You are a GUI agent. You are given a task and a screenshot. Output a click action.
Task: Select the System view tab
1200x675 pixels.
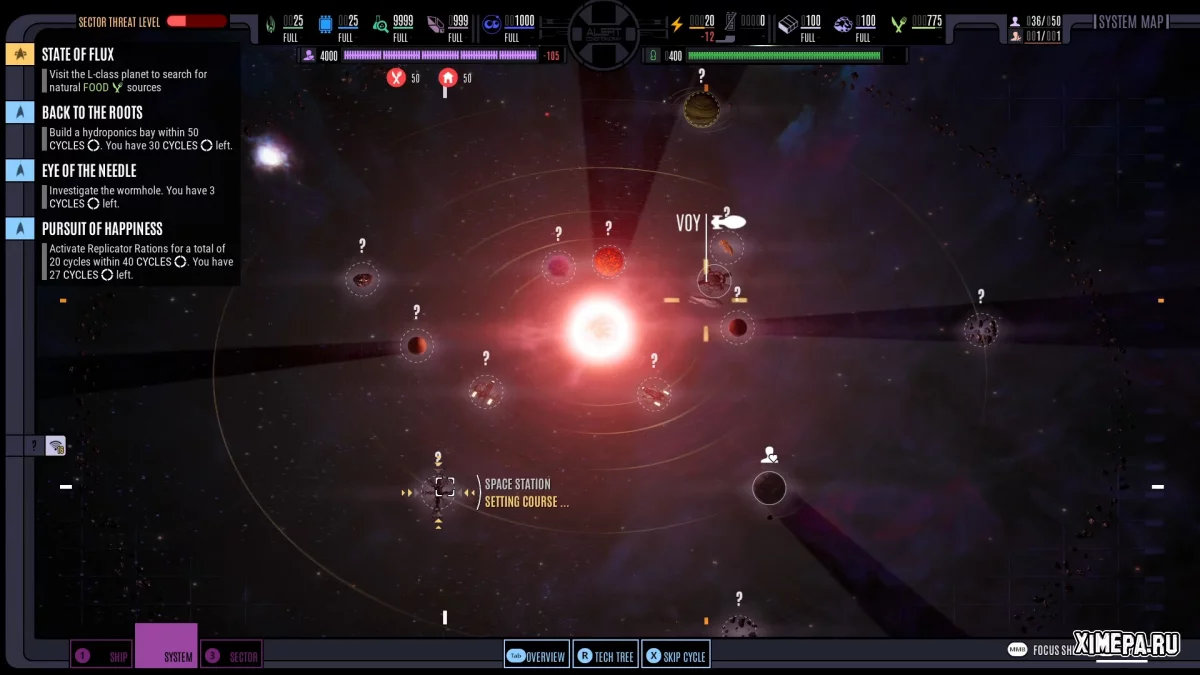click(167, 647)
